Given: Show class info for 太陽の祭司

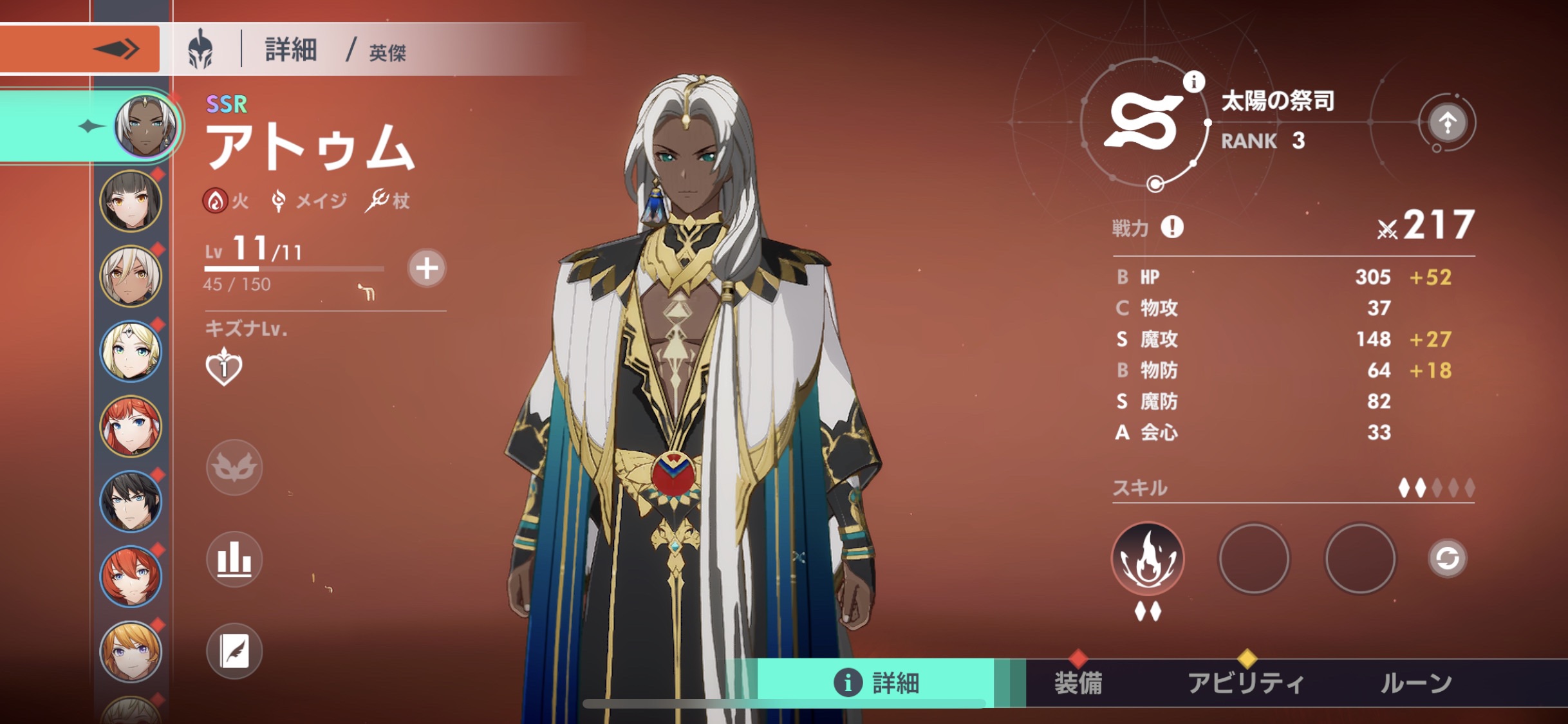Looking at the screenshot, I should click(1193, 82).
